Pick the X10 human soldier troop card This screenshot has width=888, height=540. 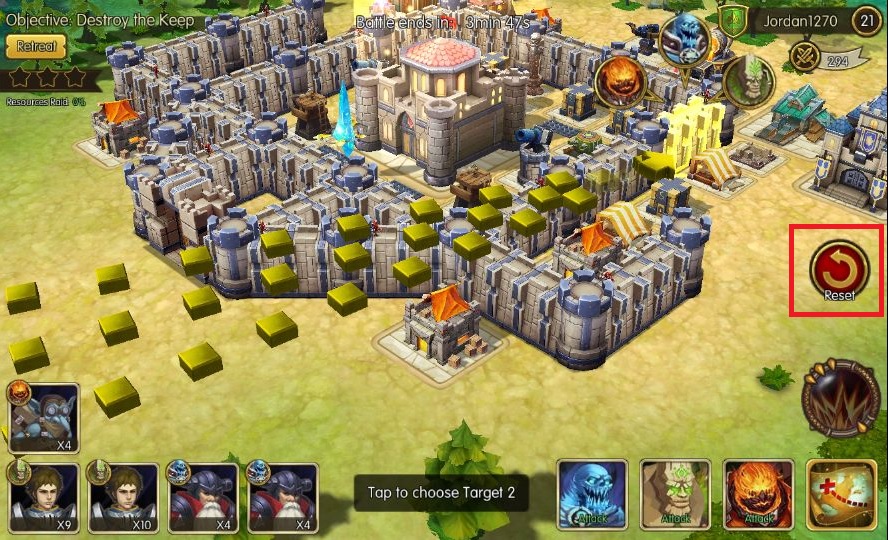124,496
